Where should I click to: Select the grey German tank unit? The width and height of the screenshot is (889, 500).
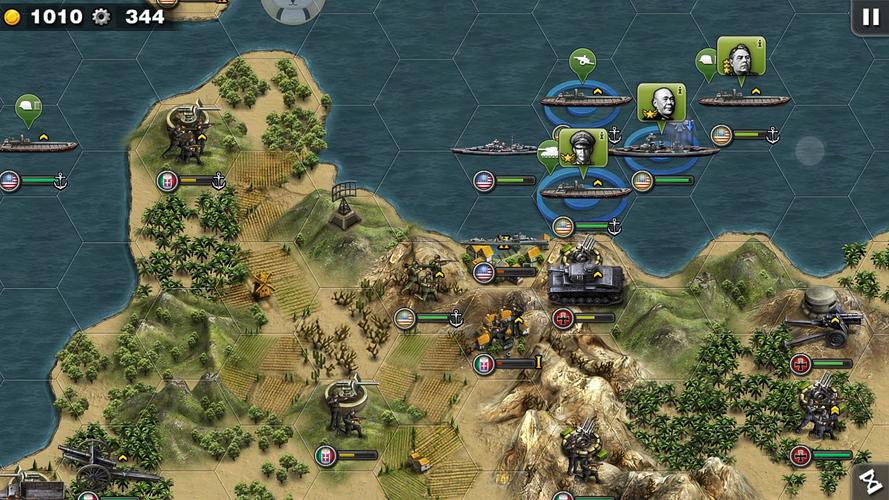585,278
